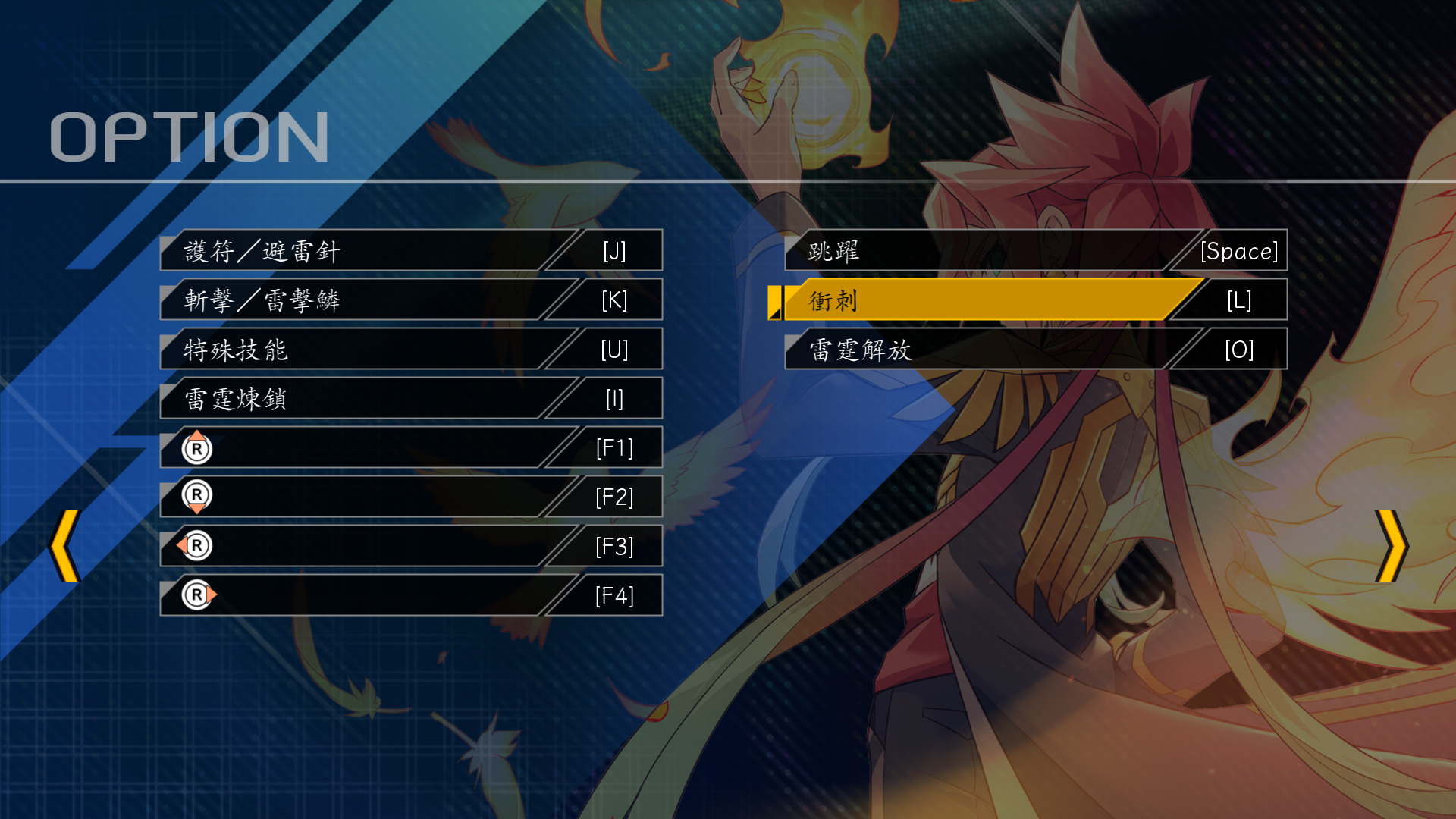The height and width of the screenshot is (819, 1456).
Task: Go to next options page arrow
Action: click(x=1391, y=546)
